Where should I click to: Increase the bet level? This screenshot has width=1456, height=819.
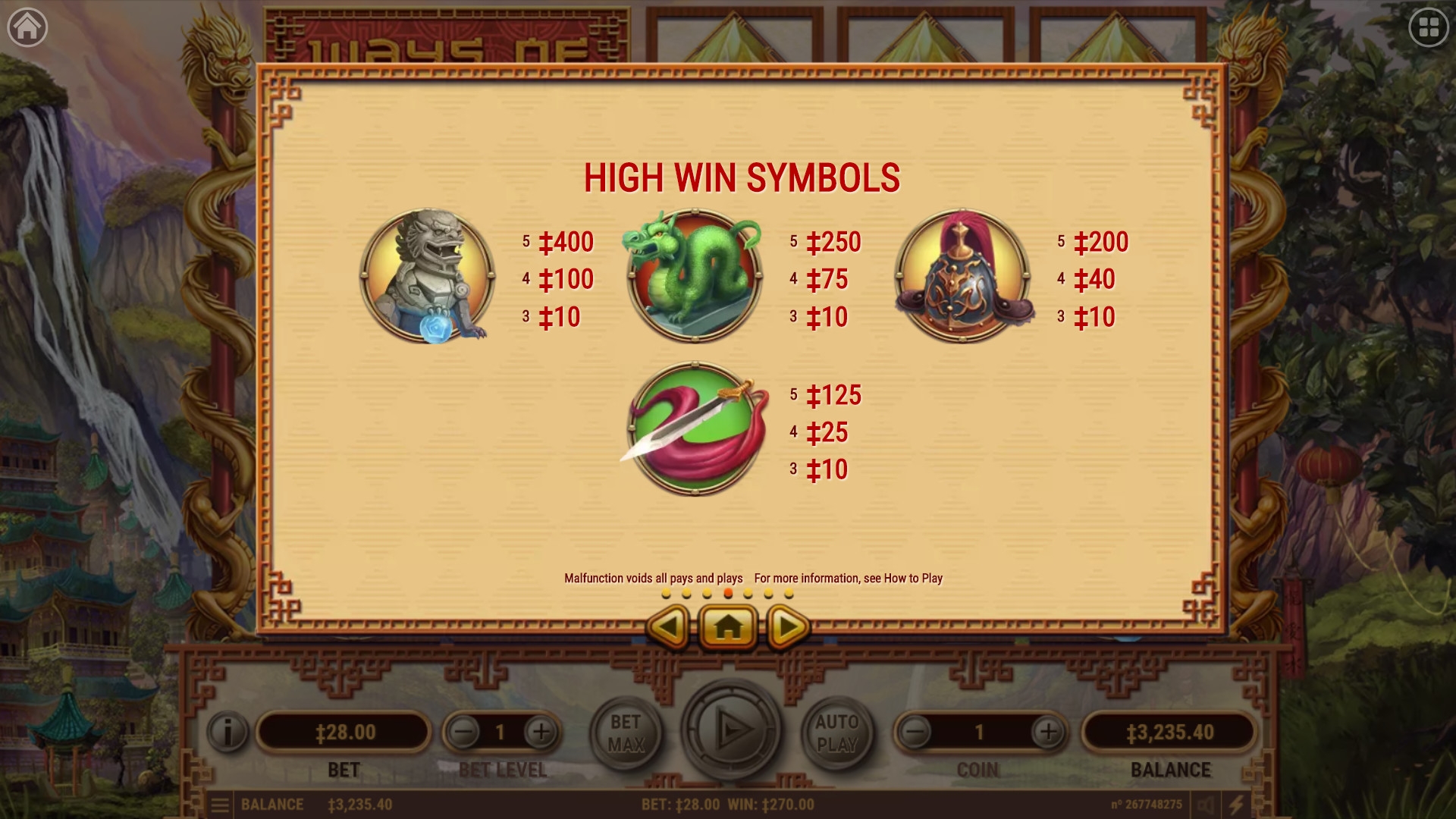(541, 732)
